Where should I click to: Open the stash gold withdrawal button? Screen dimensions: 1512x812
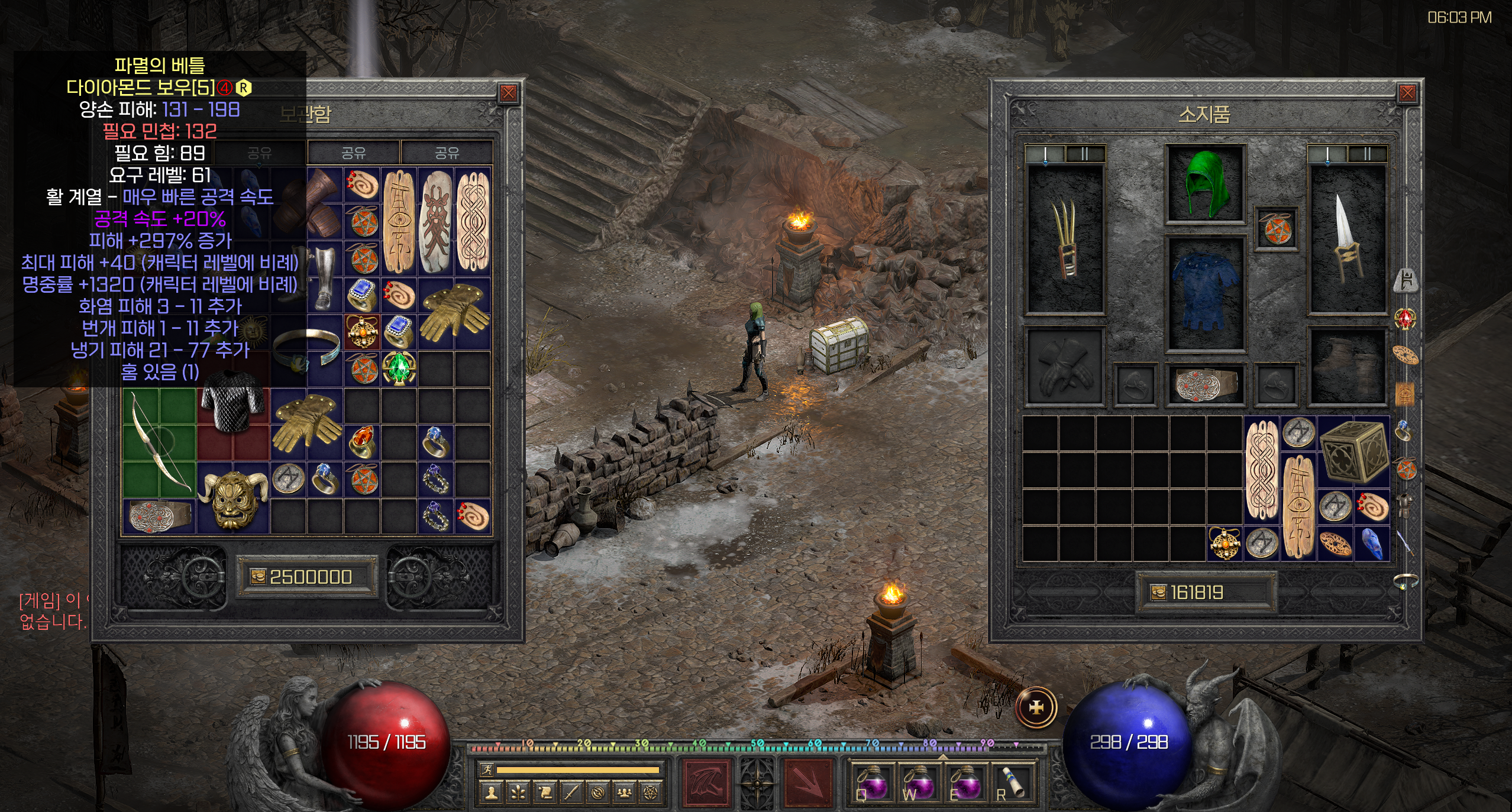click(259, 577)
